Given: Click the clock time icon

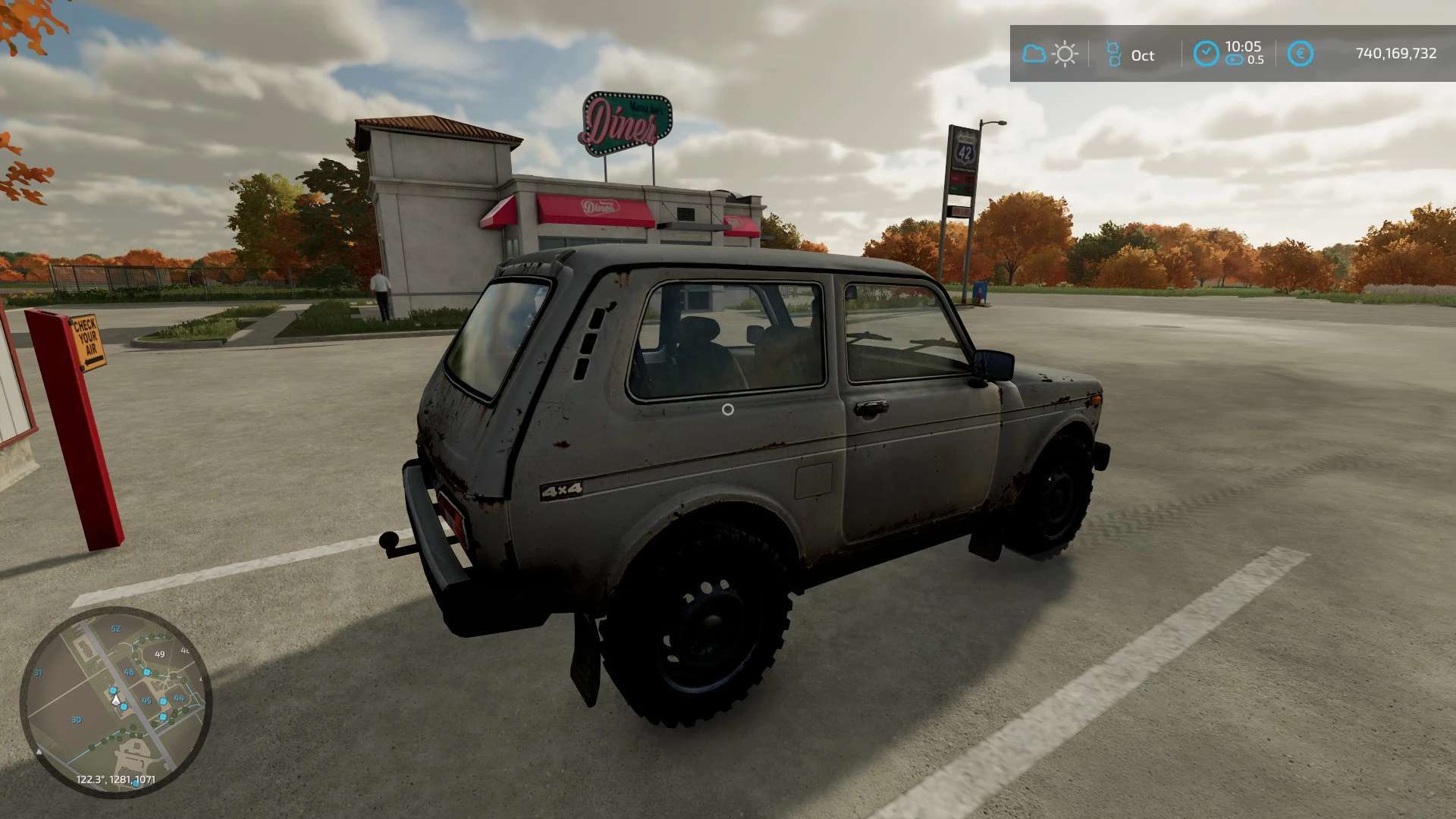Looking at the screenshot, I should [1206, 53].
